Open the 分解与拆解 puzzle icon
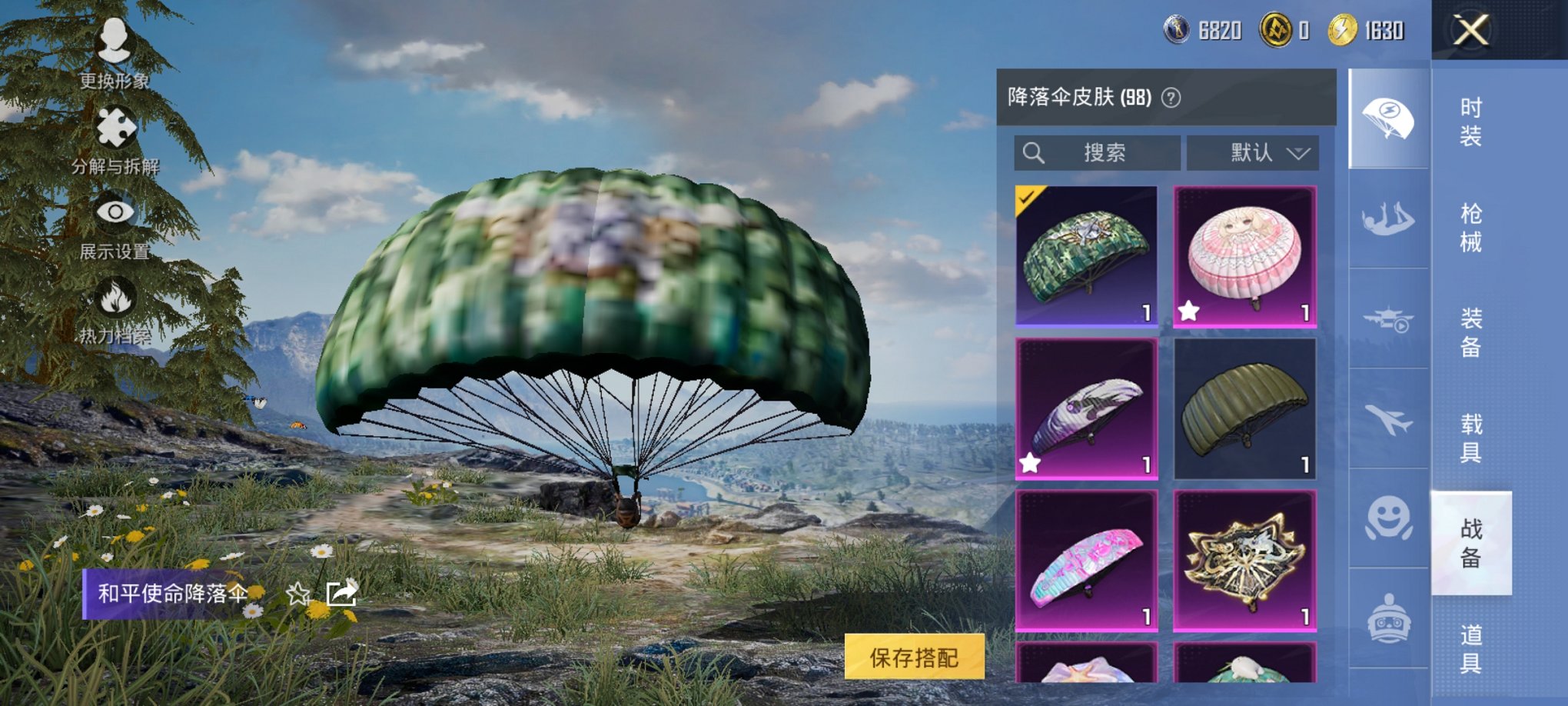Viewport: 1568px width, 706px height. pyautogui.click(x=114, y=125)
